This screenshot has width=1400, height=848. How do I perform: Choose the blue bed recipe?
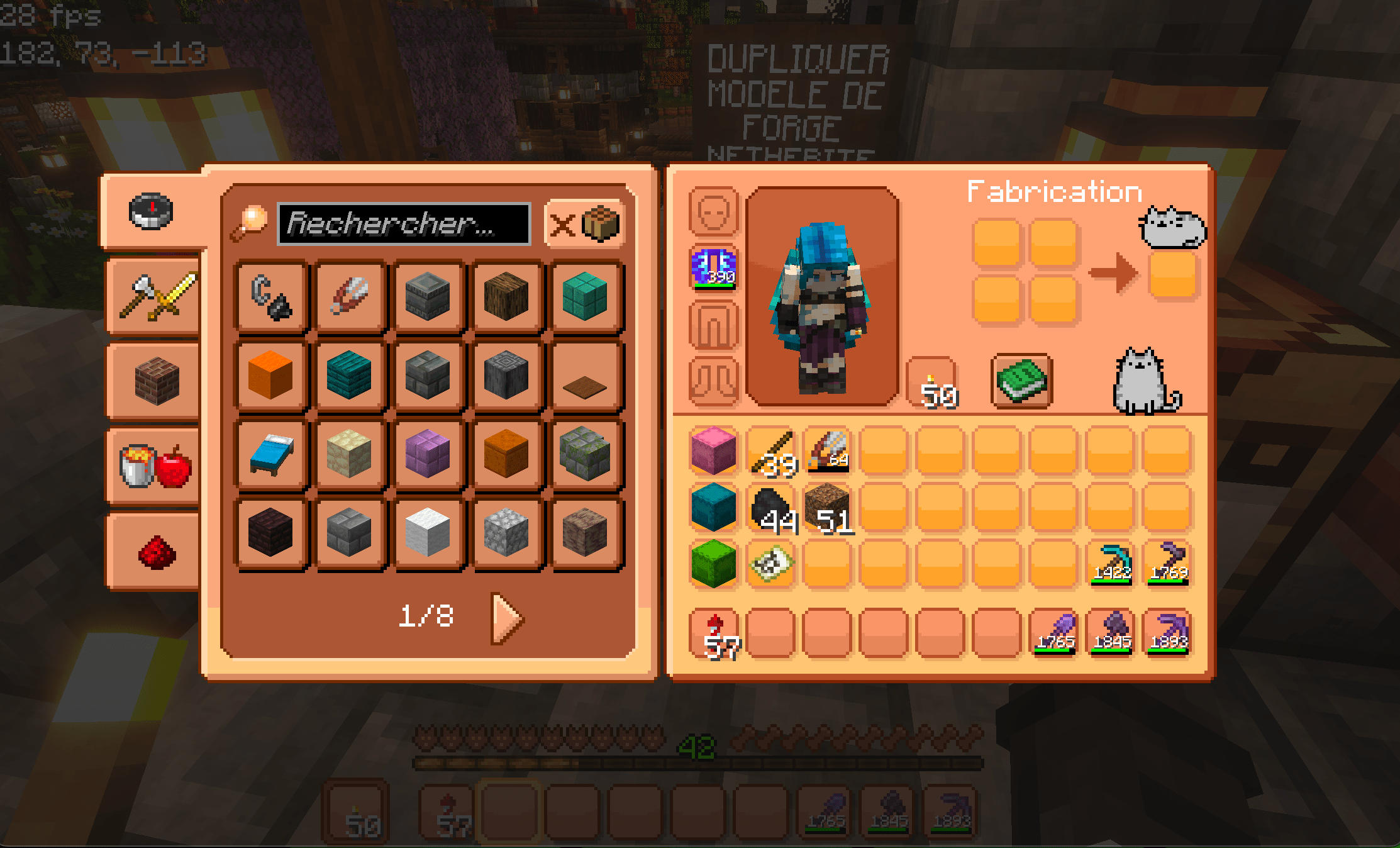271,454
